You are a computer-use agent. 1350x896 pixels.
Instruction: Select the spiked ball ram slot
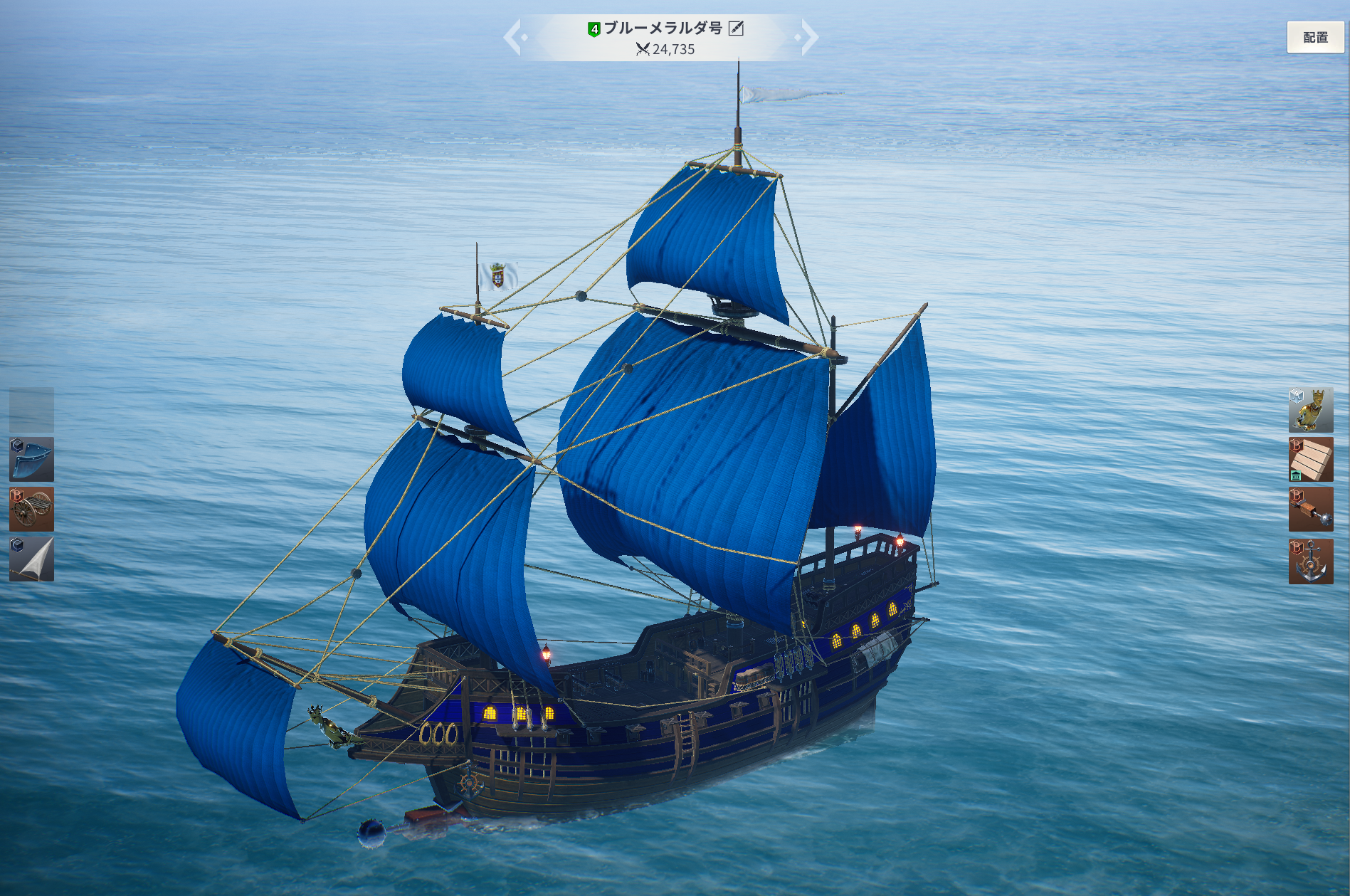1310,510
